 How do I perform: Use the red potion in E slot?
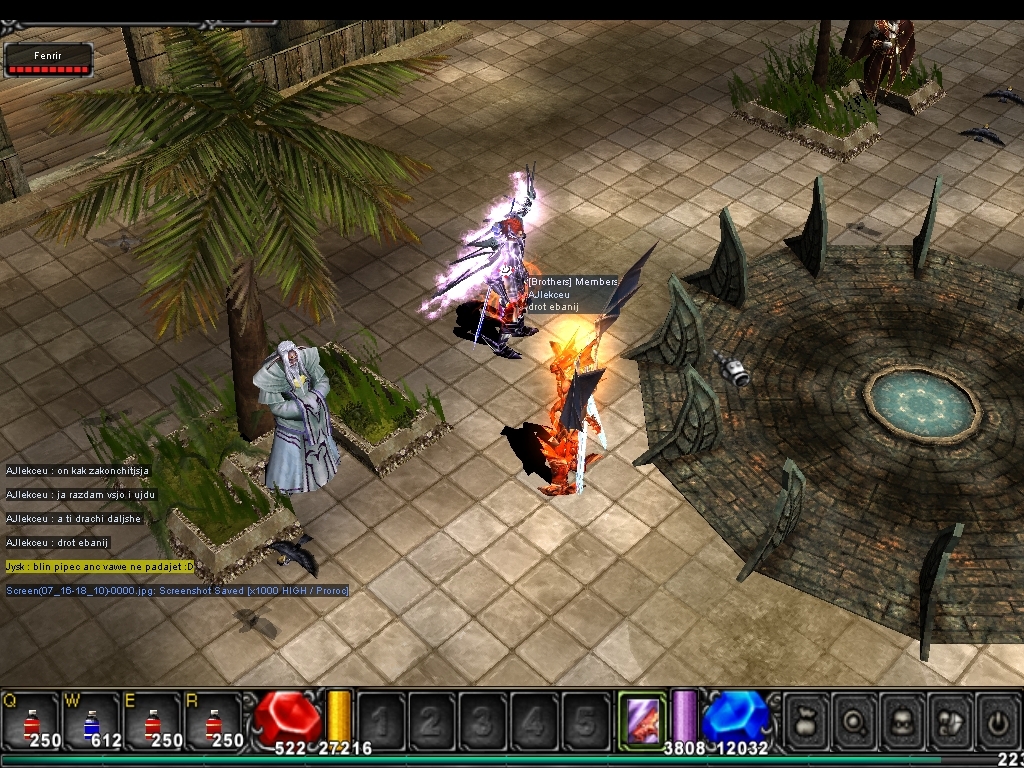click(152, 721)
